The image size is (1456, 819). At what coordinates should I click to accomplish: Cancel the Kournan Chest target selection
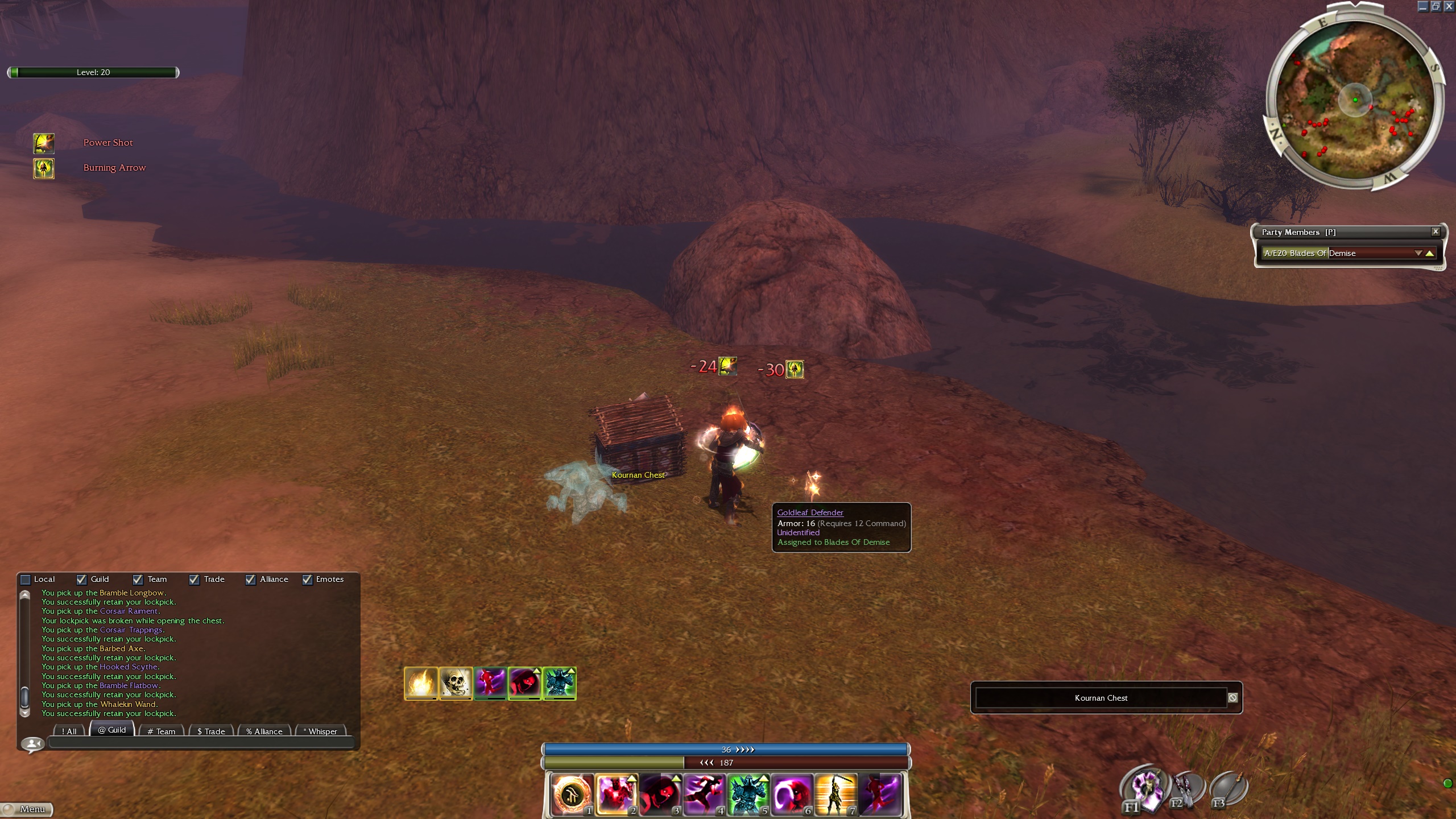tap(1232, 698)
